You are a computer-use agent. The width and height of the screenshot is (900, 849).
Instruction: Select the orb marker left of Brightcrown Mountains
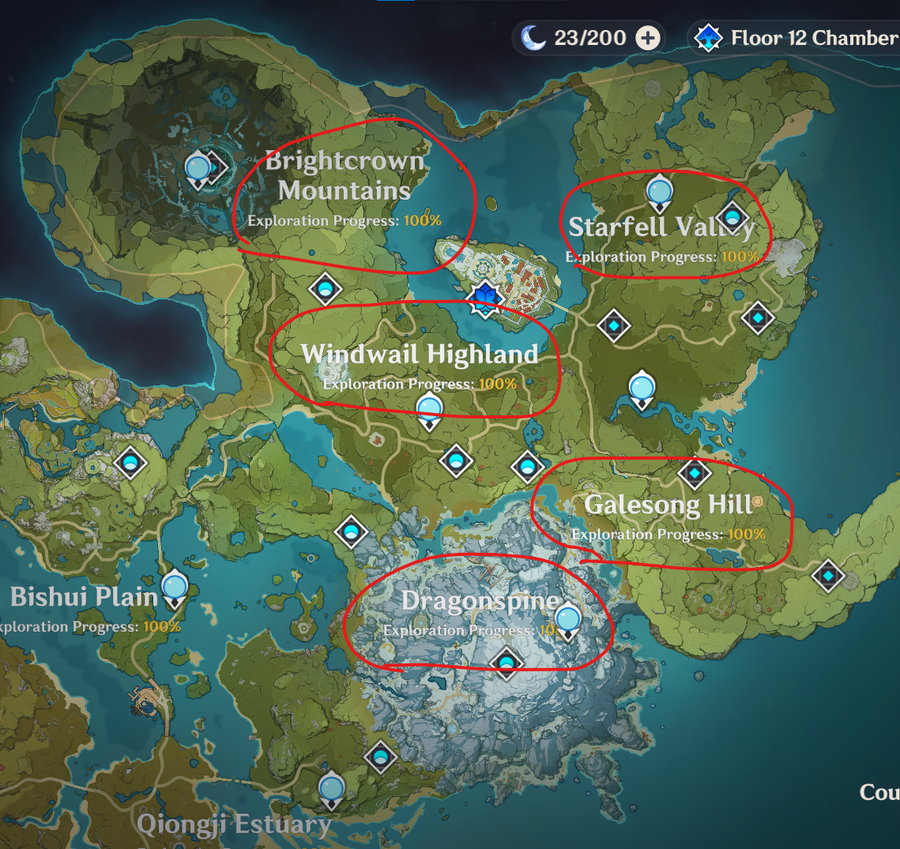tap(199, 168)
